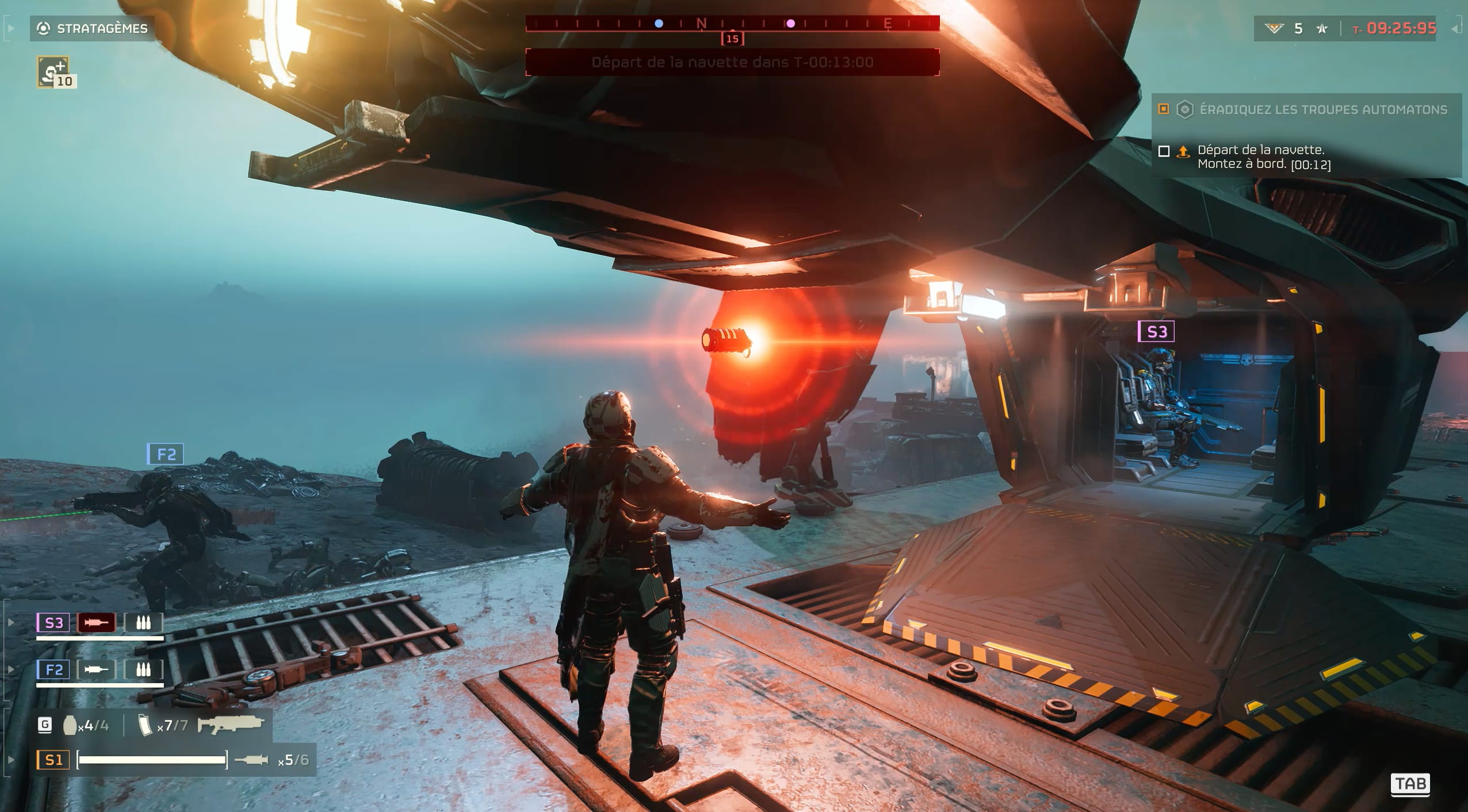This screenshot has height=812, width=1468.
Task: Tick the Départ de la navette checkbox
Action: (1164, 151)
